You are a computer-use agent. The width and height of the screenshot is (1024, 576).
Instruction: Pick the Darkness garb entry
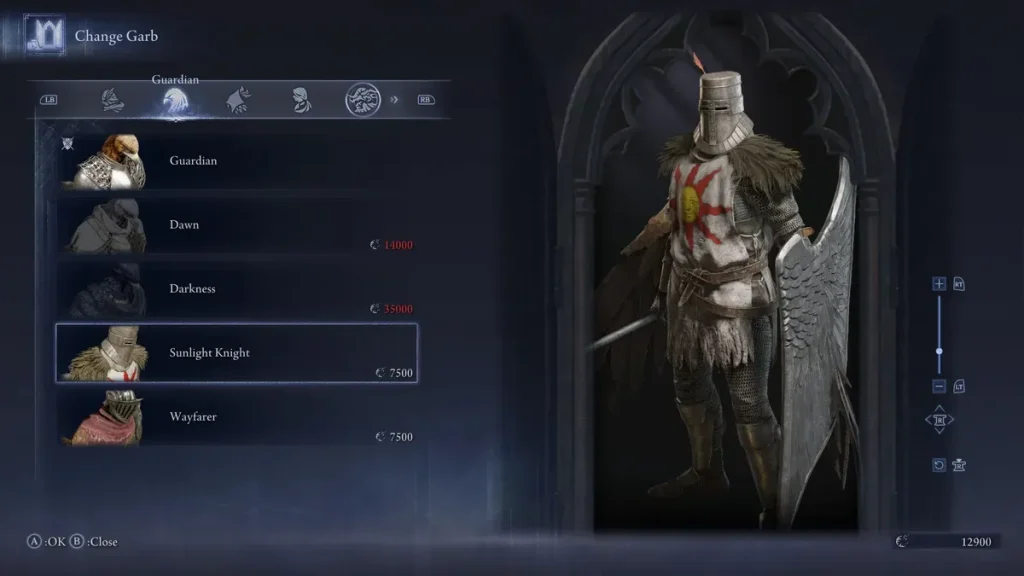point(236,289)
